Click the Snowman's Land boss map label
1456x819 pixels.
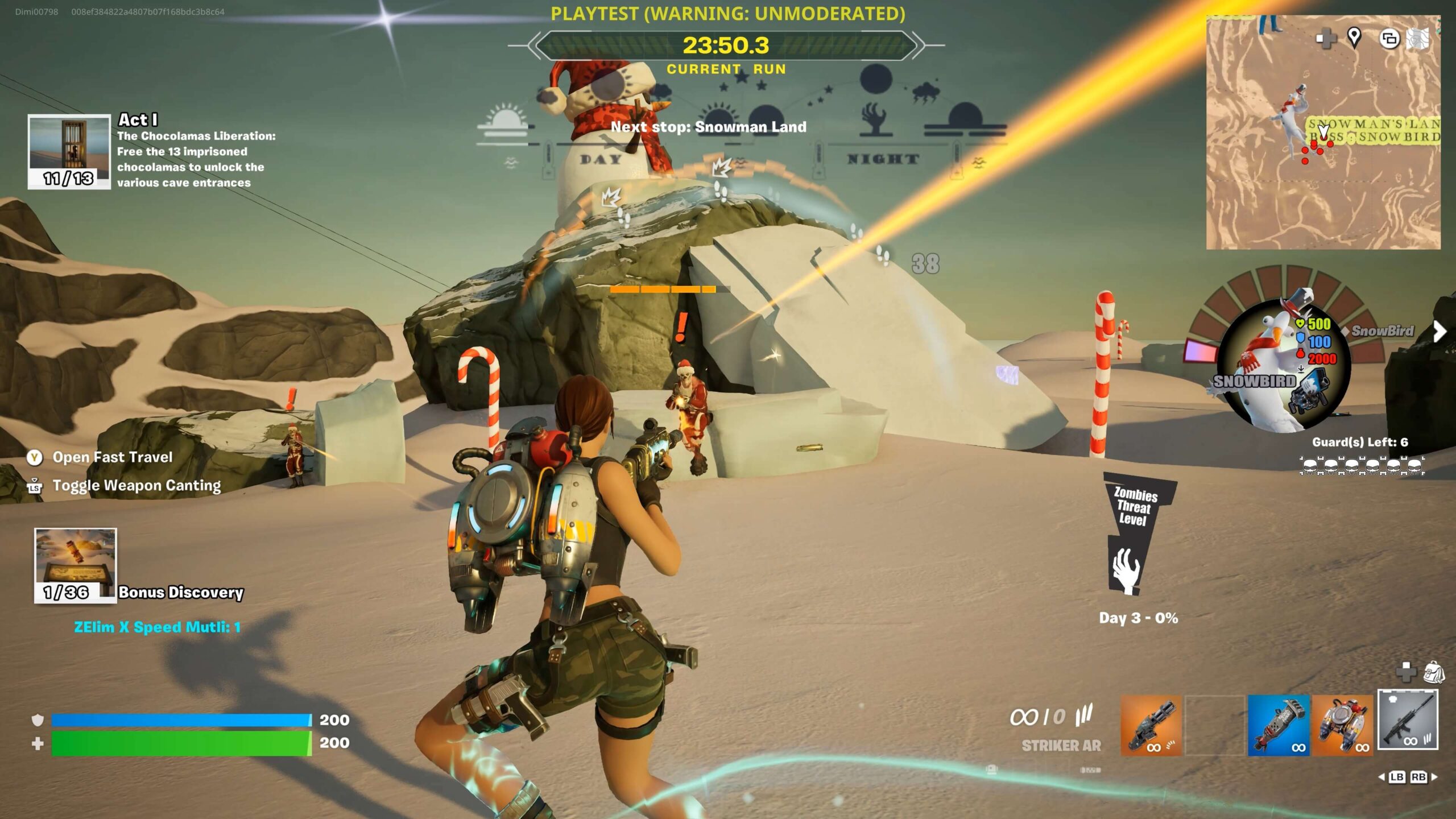pyautogui.click(x=1374, y=130)
